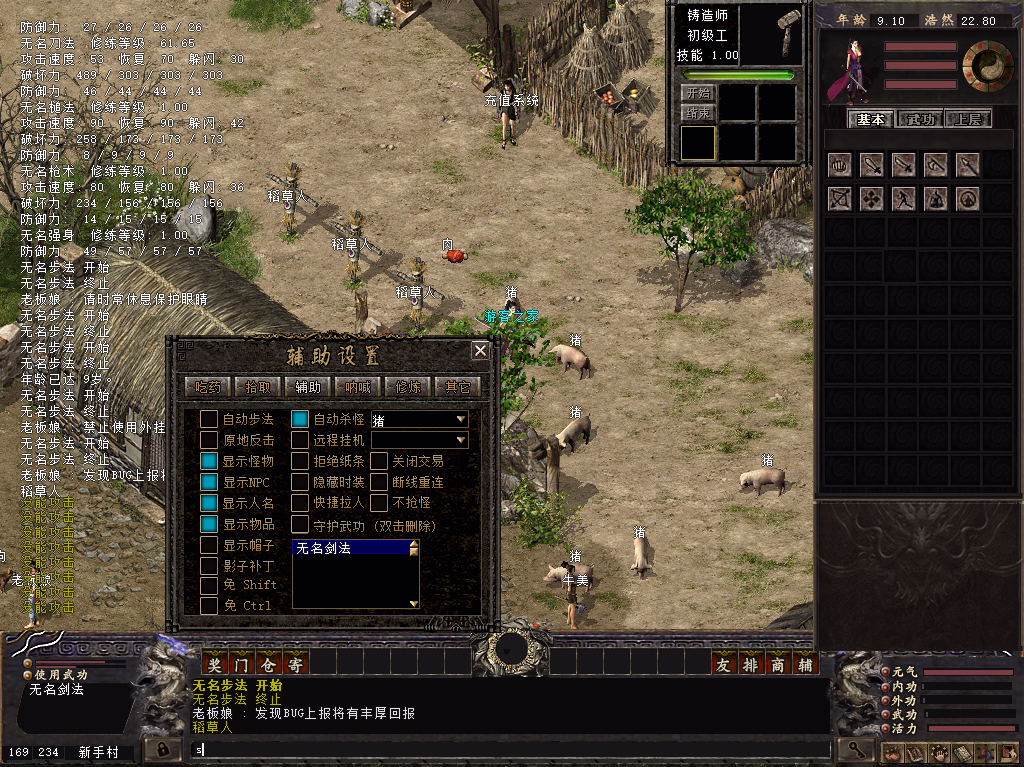
Task: Close the 辅助设置 settings window
Action: point(480,351)
